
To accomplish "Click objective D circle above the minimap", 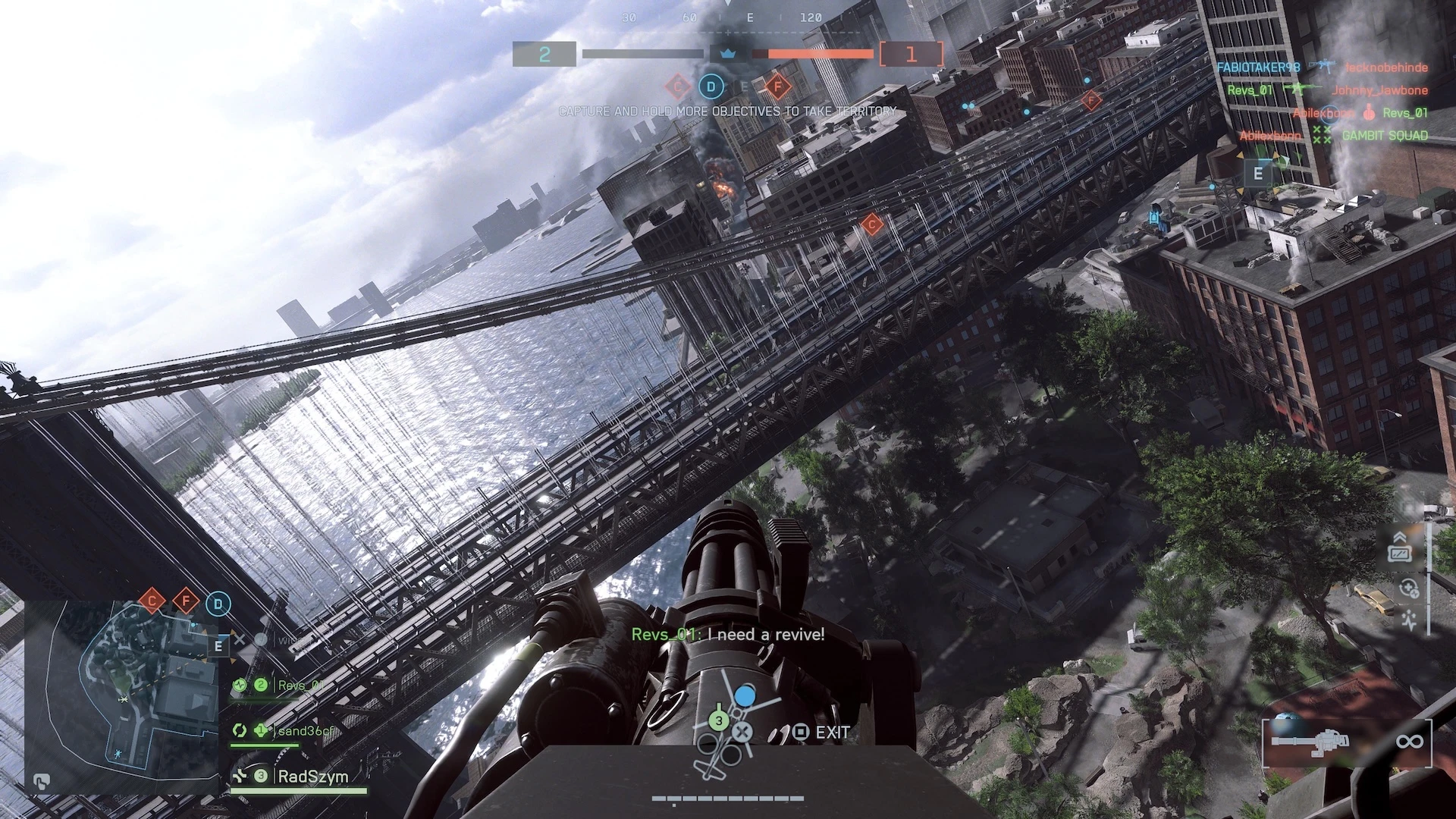I will tap(218, 604).
